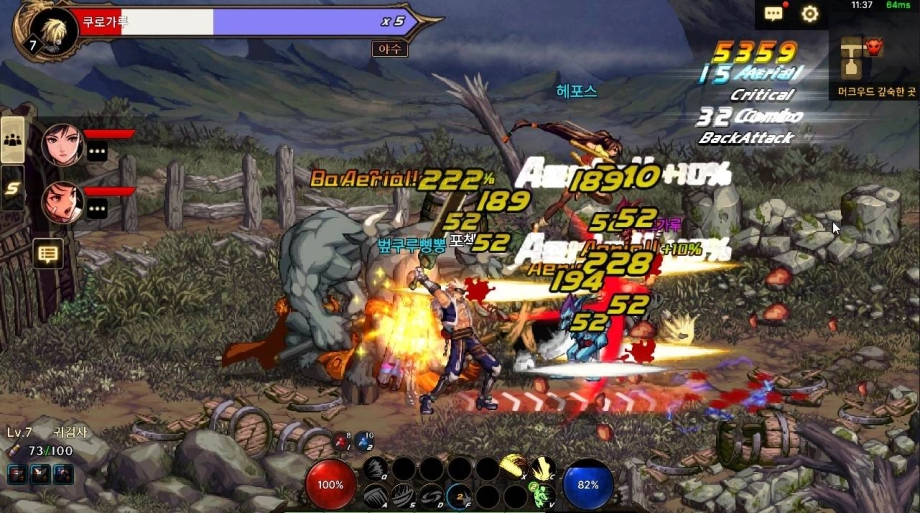This screenshot has width=920, height=513.
Task: Switch to the S side tab
Action: tap(13, 186)
